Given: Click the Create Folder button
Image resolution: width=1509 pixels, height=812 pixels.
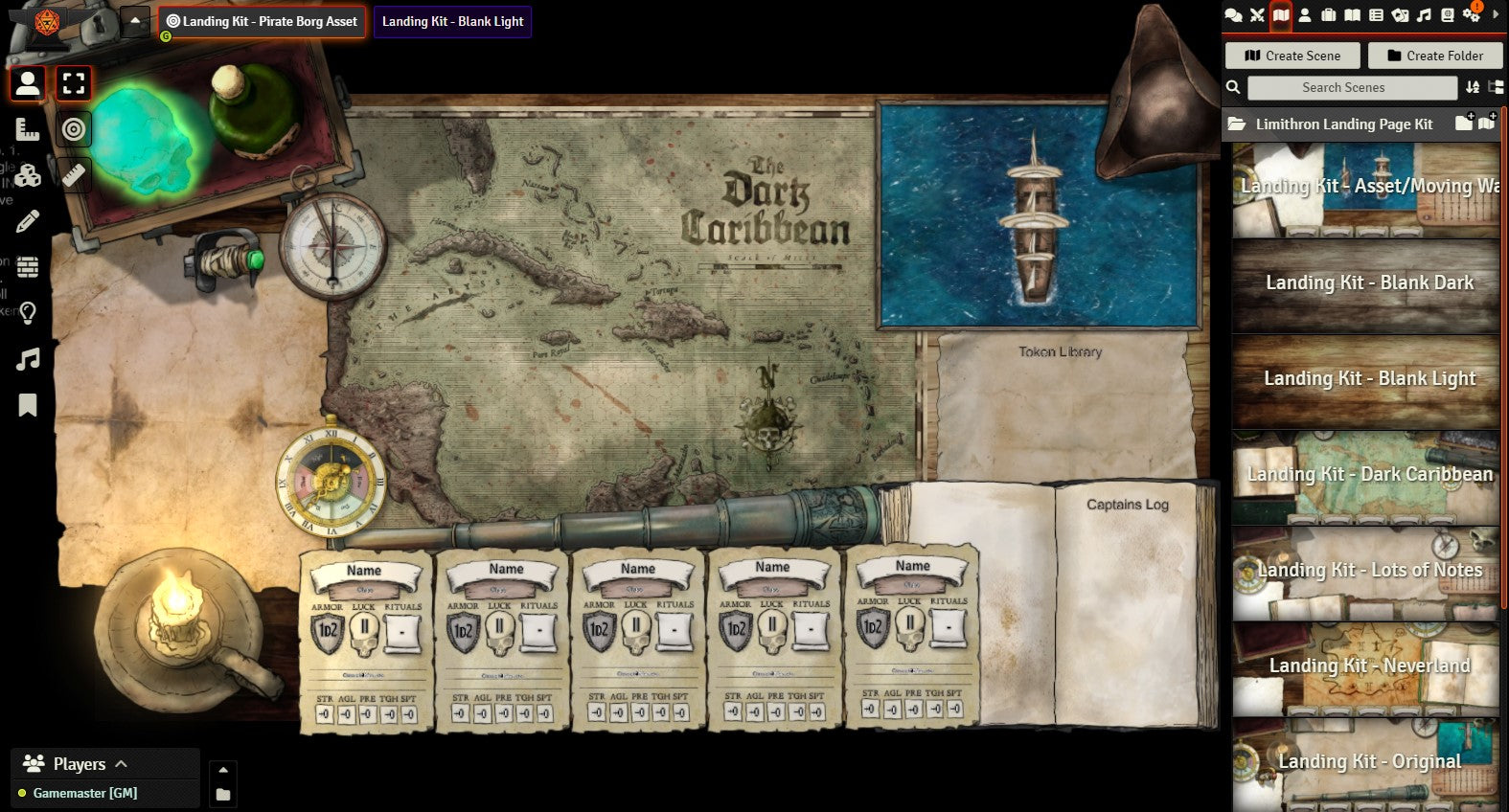Looking at the screenshot, I should pyautogui.click(x=1434, y=56).
